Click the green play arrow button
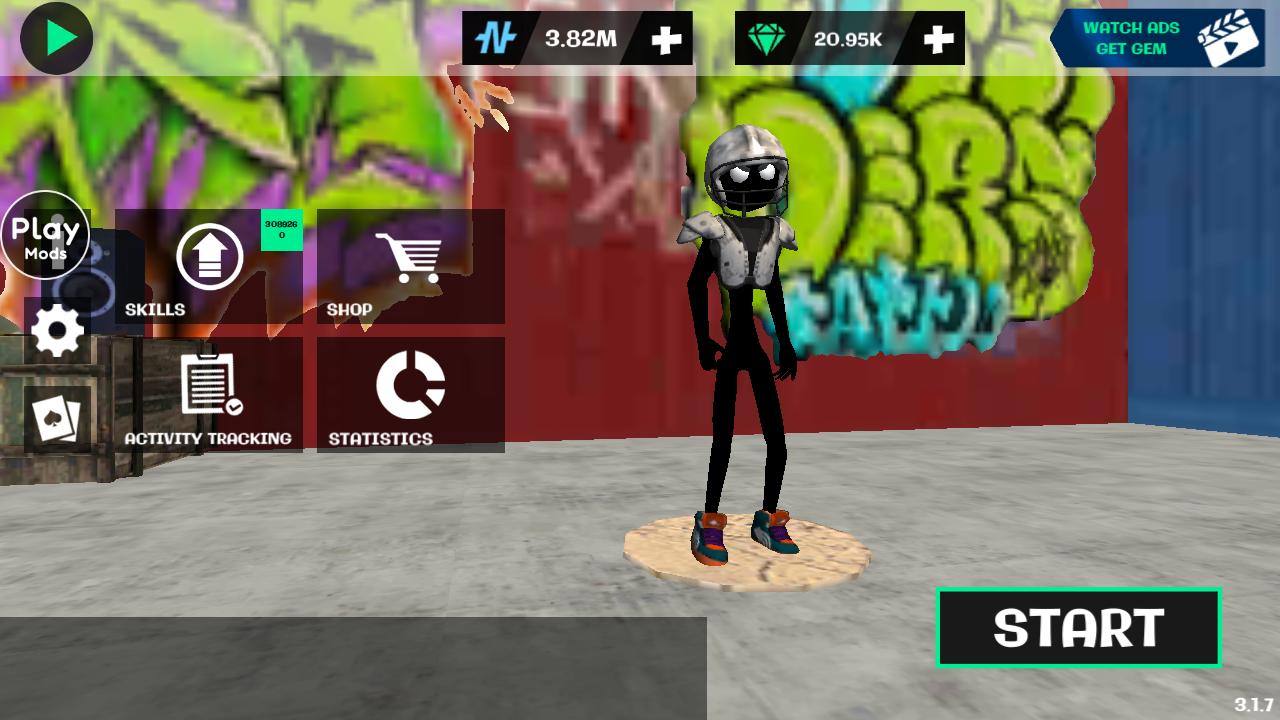Image resolution: width=1280 pixels, height=720 pixels. click(x=57, y=38)
